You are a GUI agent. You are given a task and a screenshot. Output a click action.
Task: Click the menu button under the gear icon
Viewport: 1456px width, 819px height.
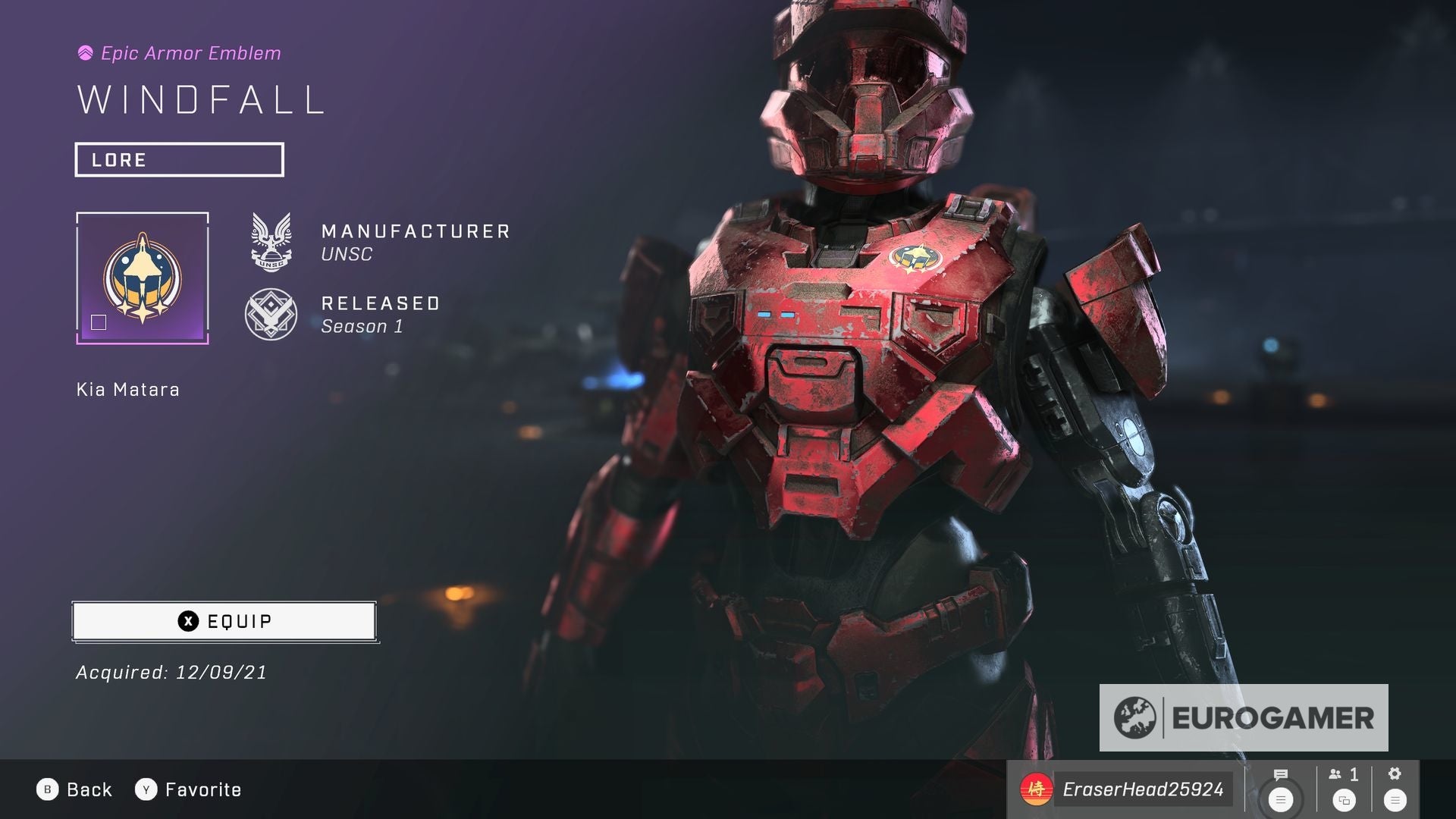click(1394, 799)
